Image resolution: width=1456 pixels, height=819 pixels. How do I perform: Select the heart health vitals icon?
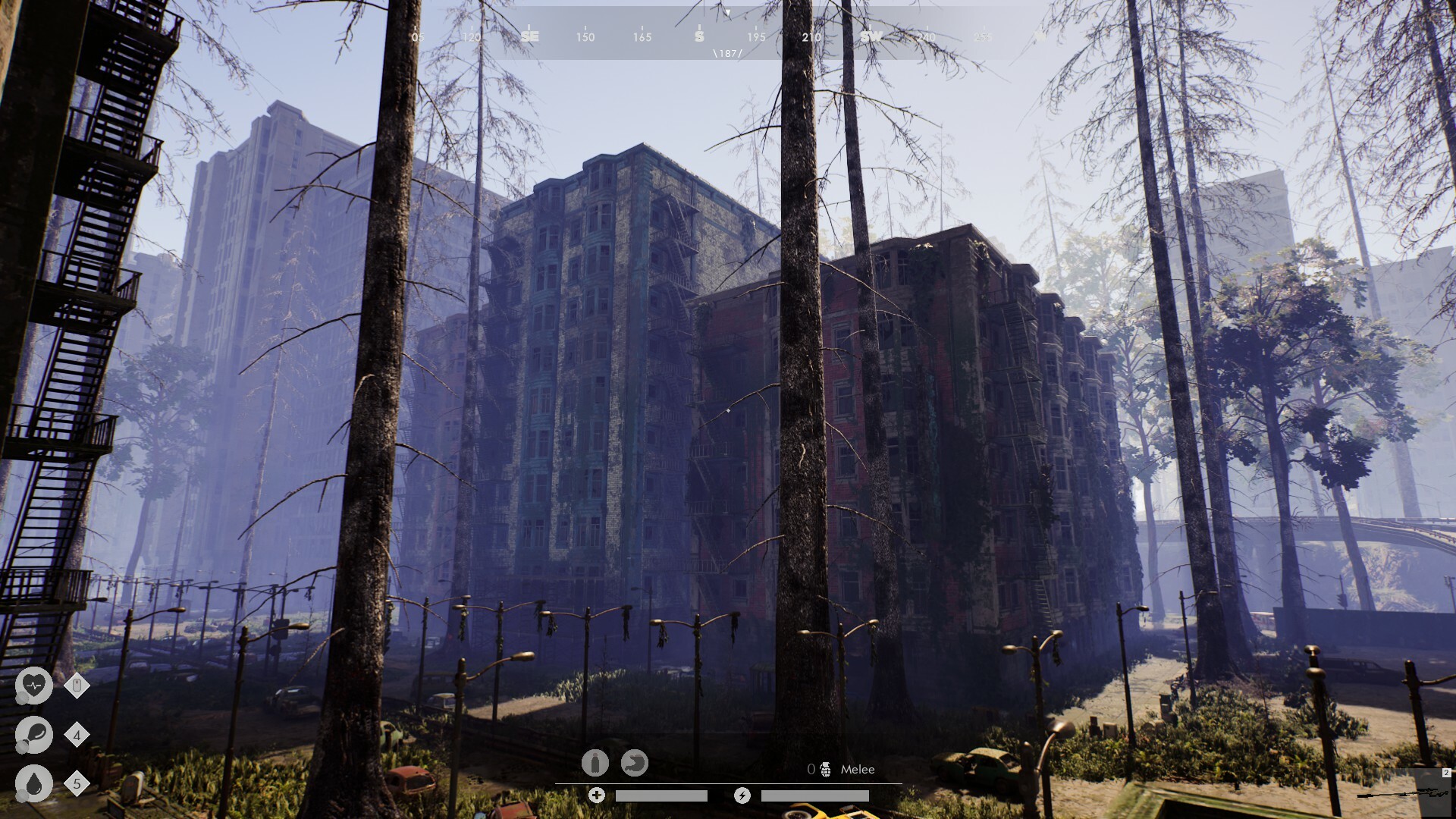(33, 686)
